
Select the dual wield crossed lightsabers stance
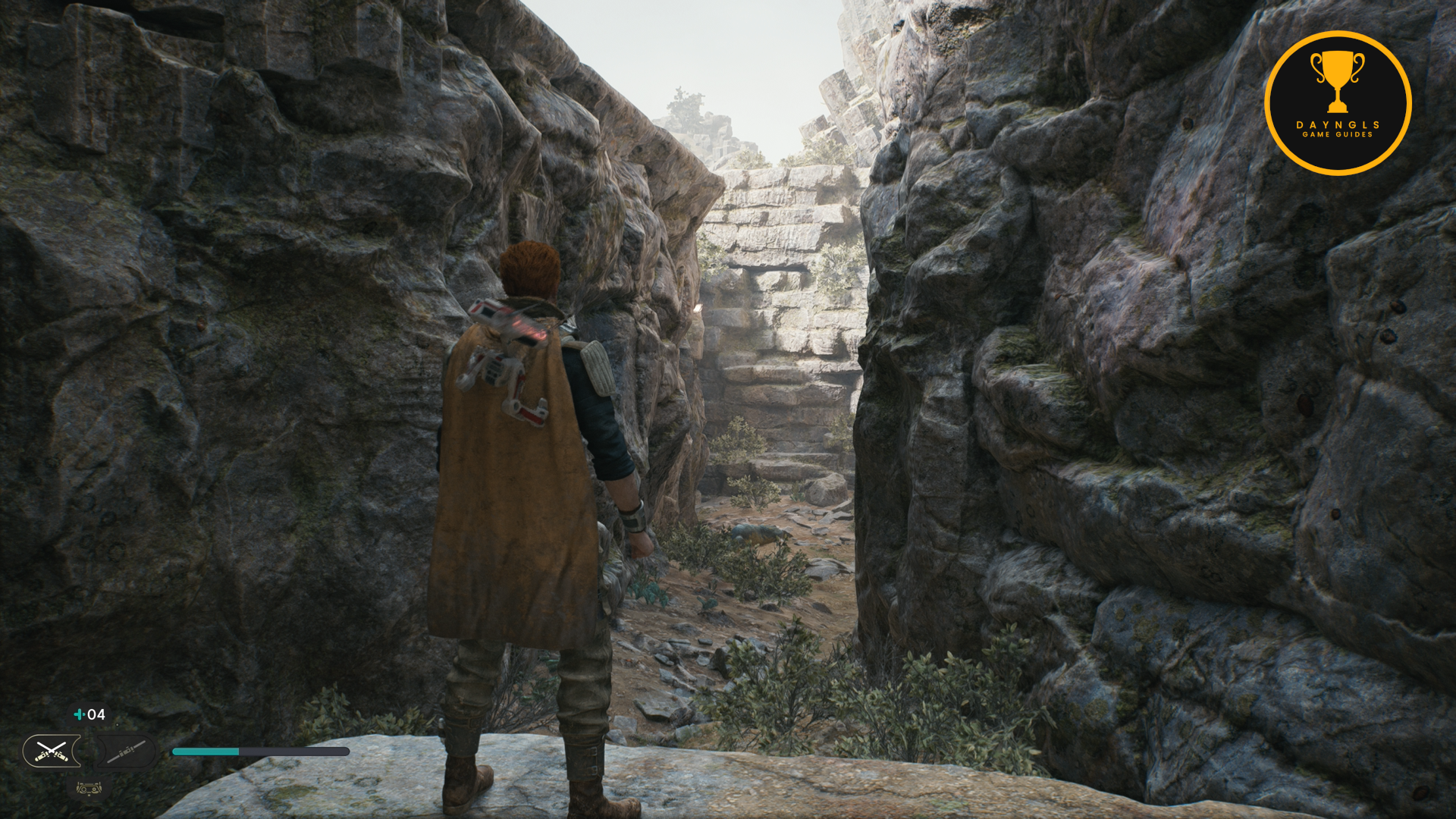[51, 751]
